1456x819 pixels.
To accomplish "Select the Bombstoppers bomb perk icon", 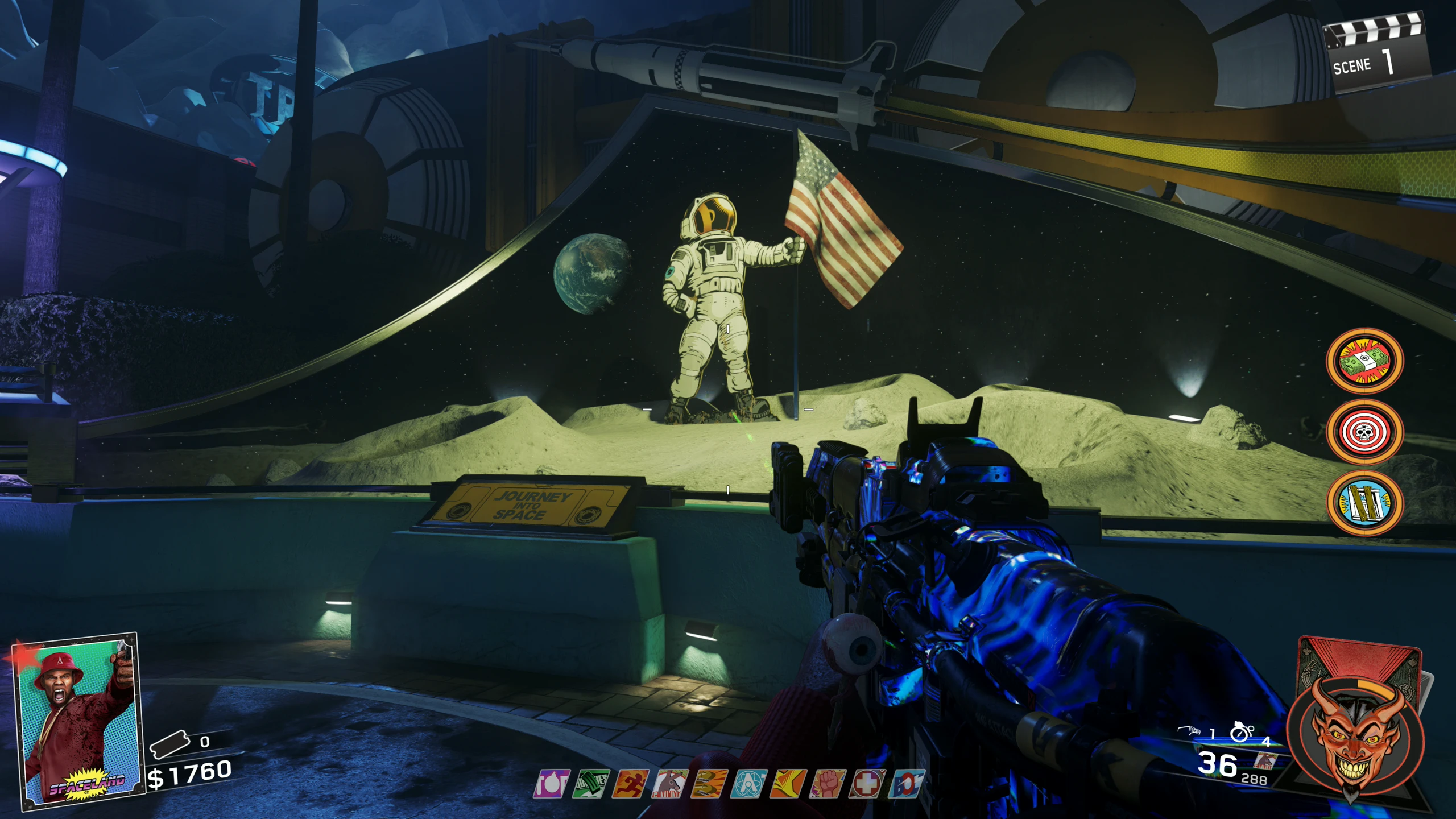I will [551, 784].
